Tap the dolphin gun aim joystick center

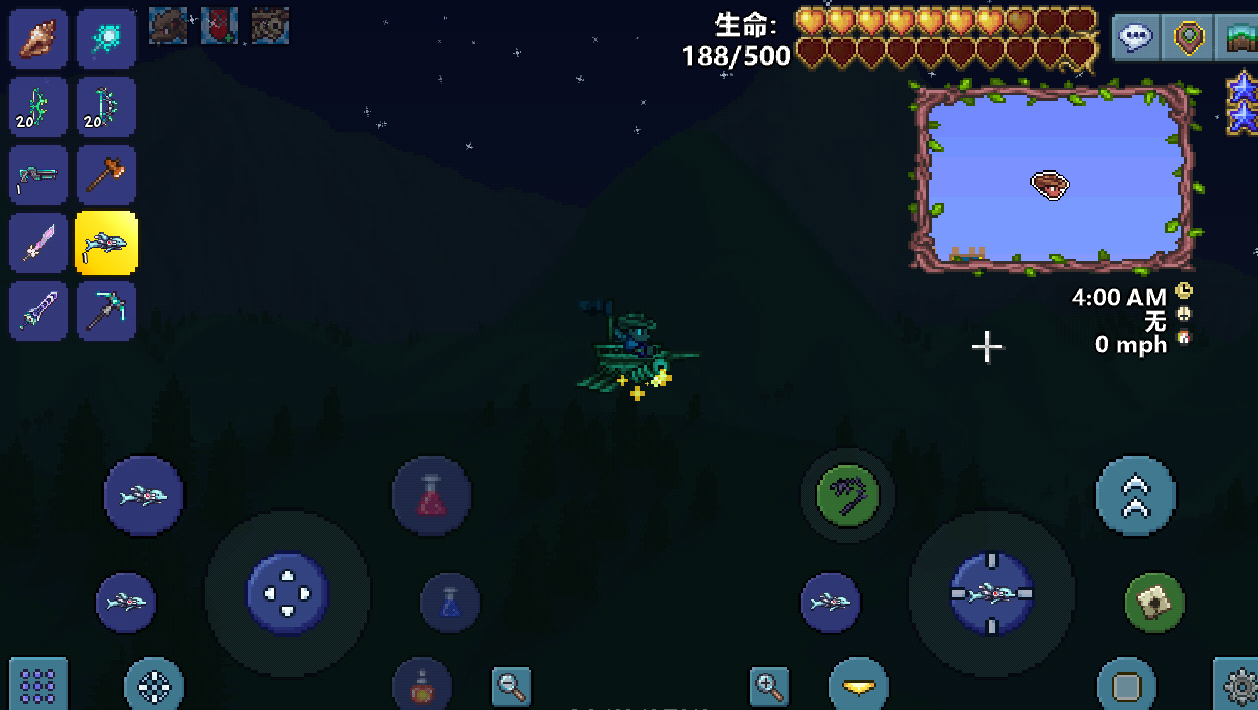pyautogui.click(x=991, y=593)
